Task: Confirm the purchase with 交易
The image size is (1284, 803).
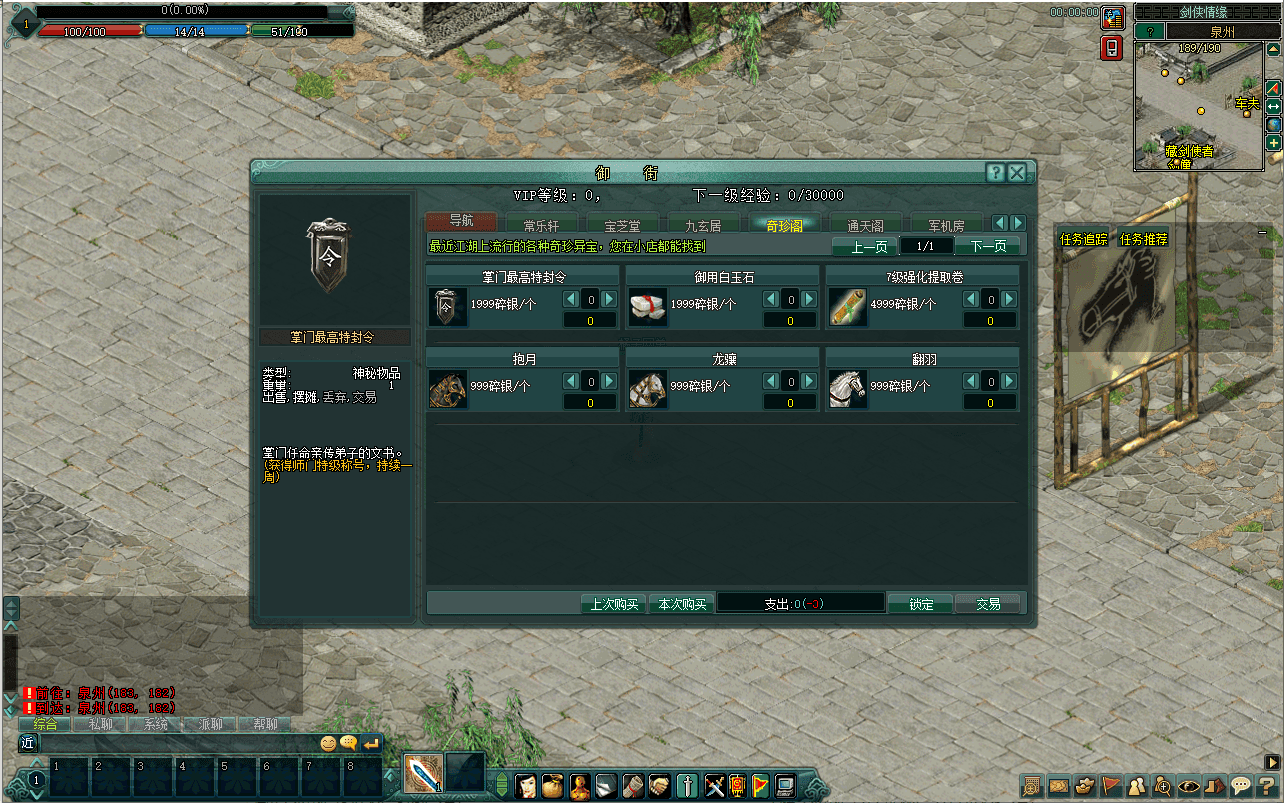Action: (x=988, y=604)
